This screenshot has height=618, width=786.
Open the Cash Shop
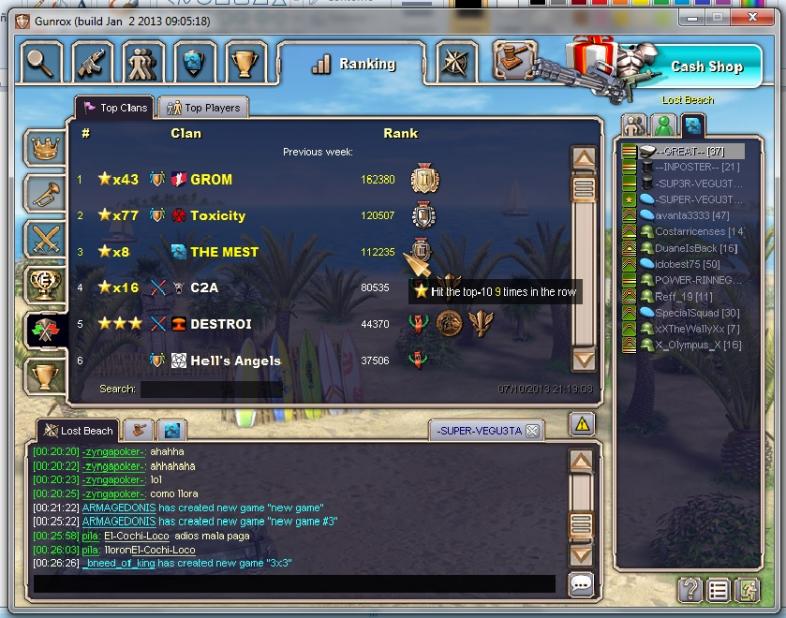click(x=705, y=67)
